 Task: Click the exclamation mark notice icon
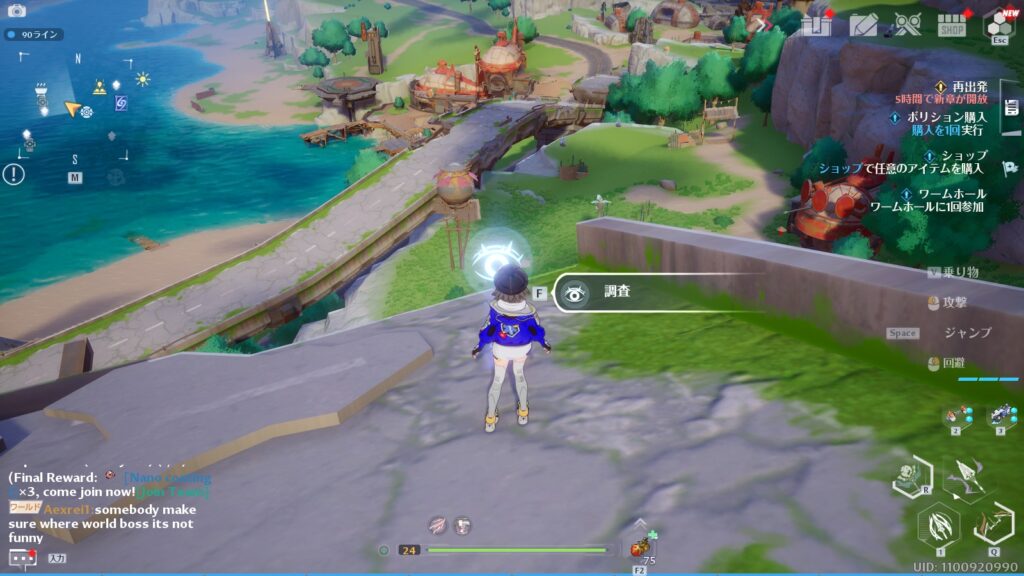(14, 174)
